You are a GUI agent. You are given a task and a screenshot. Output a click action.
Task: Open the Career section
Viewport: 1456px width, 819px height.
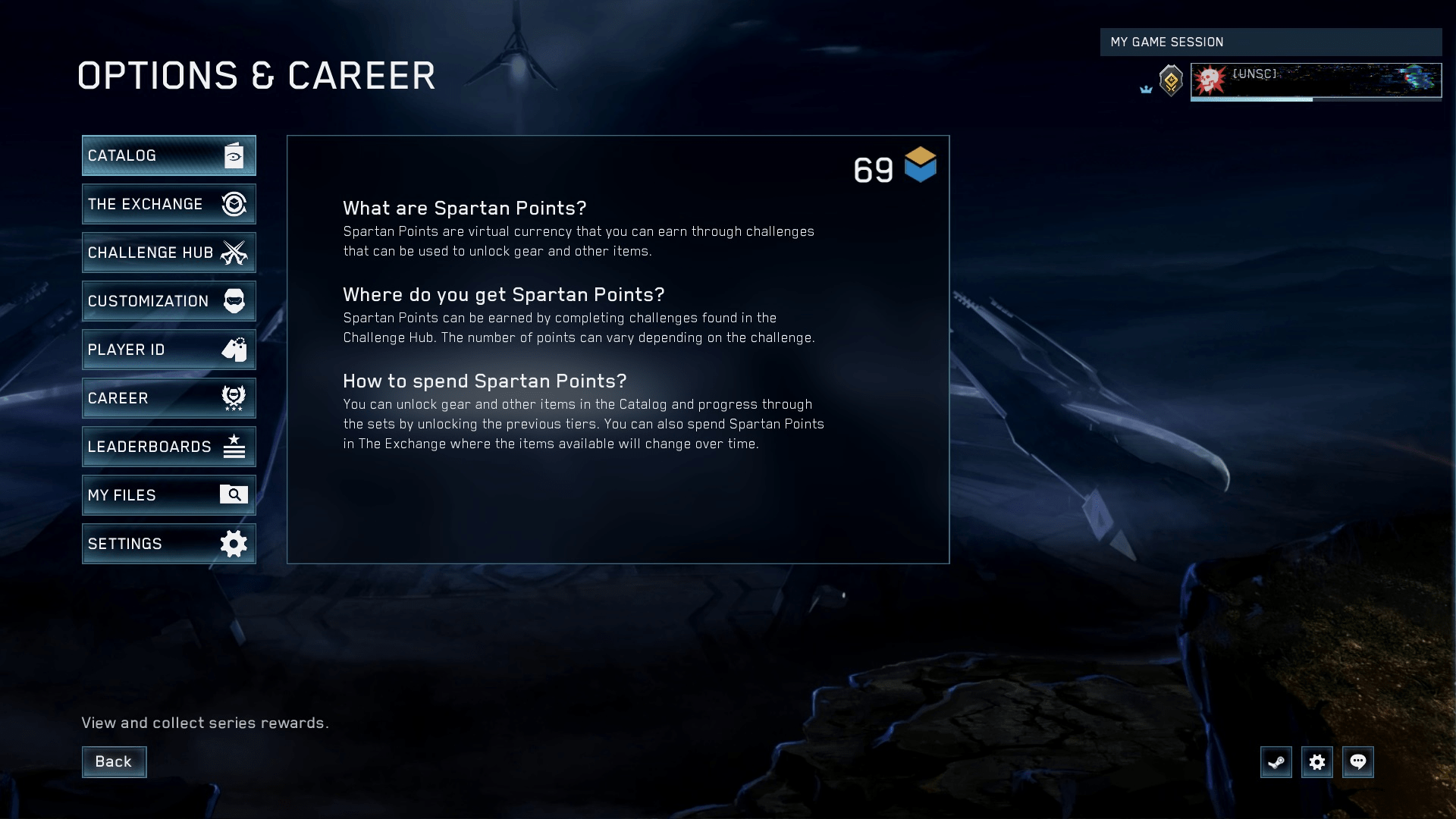click(168, 398)
